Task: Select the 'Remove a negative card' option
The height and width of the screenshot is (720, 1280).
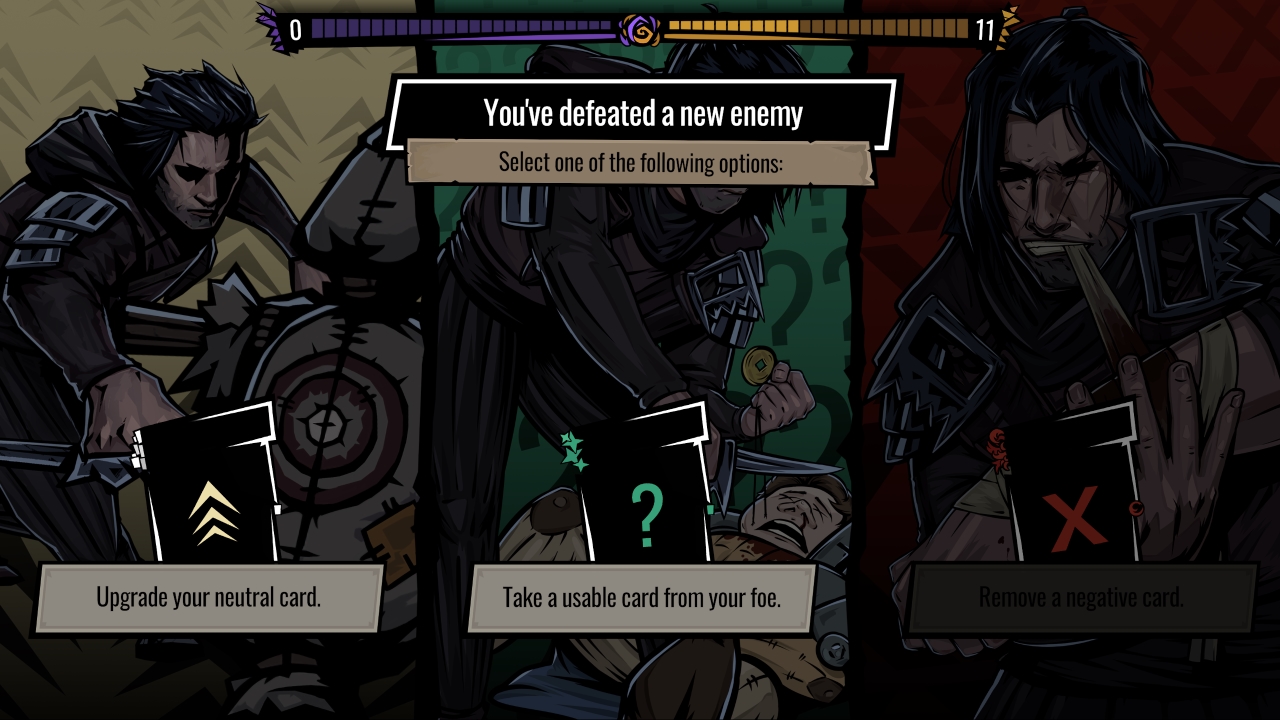Action: pos(1080,598)
